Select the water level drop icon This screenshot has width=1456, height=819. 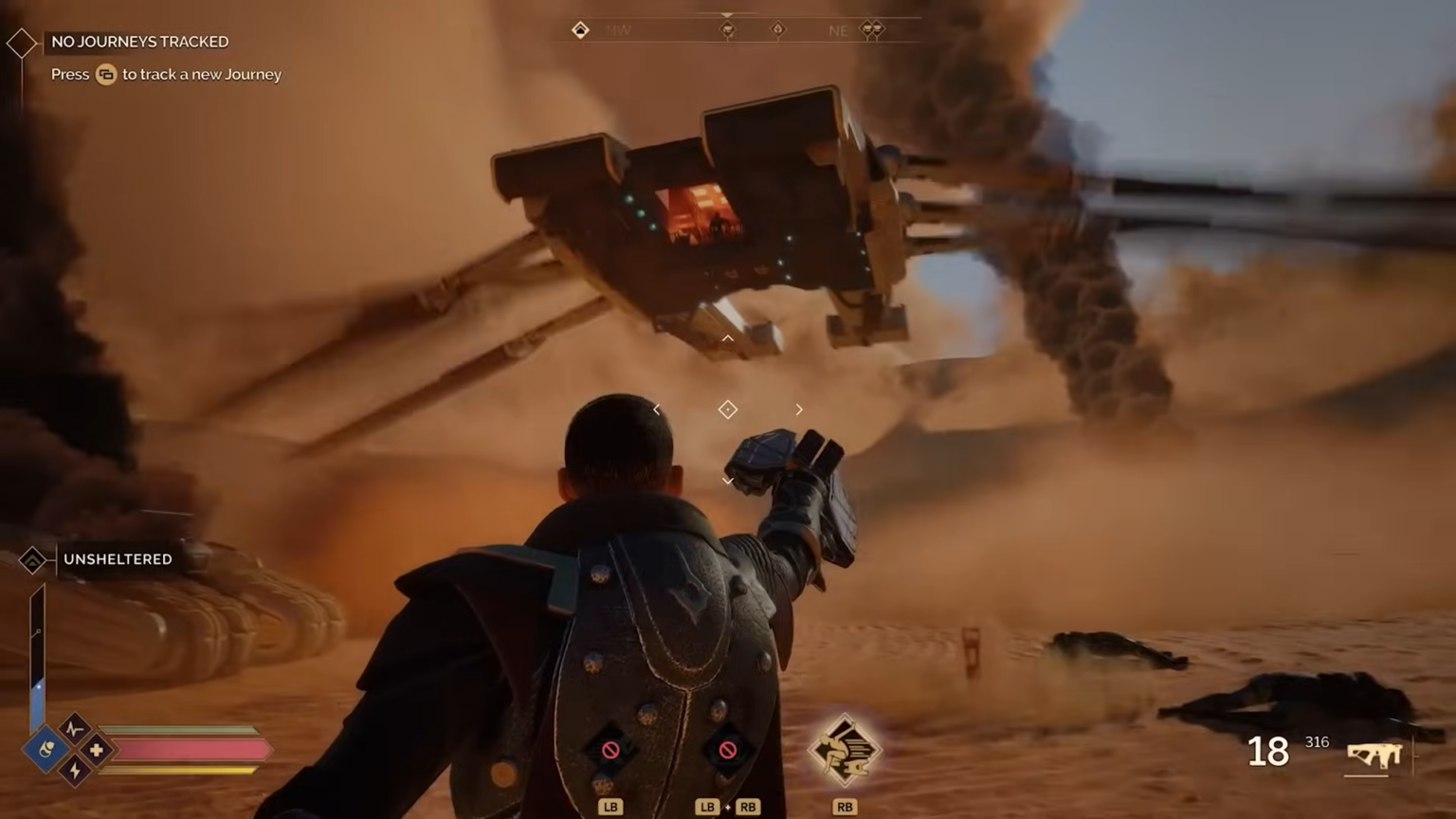(x=45, y=747)
